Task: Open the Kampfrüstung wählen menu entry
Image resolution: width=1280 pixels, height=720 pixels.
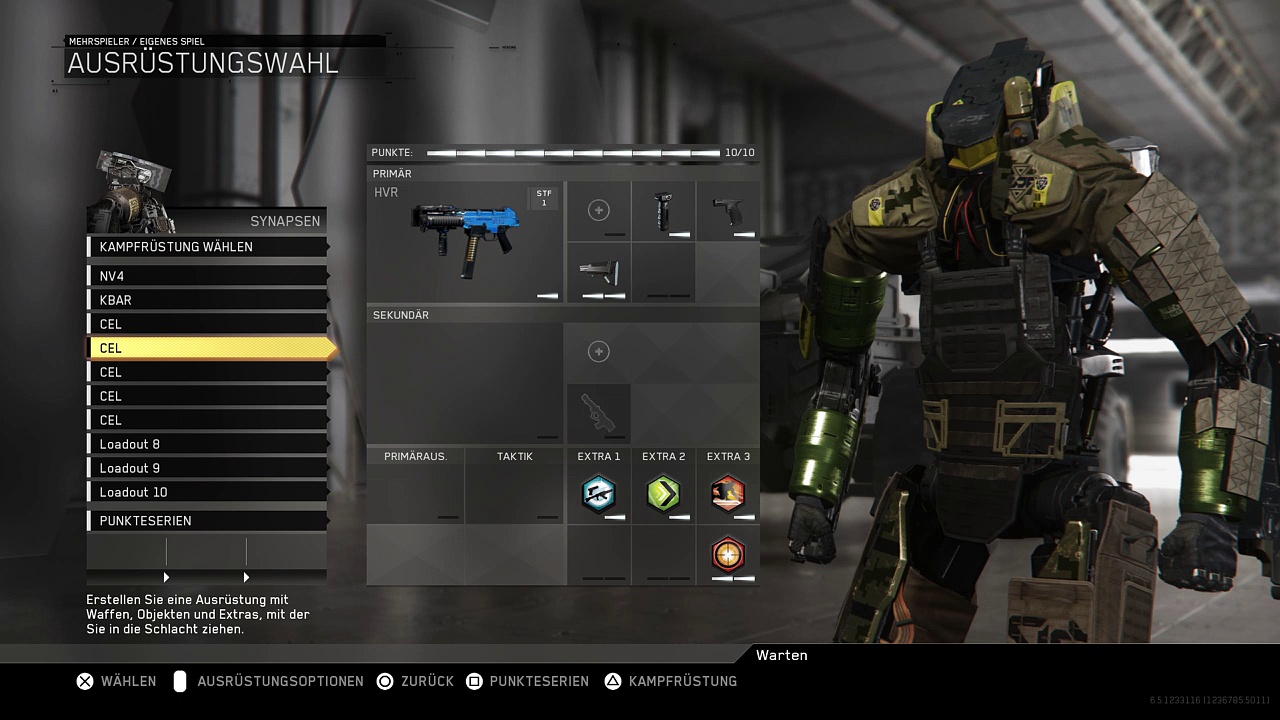Action: [x=208, y=247]
